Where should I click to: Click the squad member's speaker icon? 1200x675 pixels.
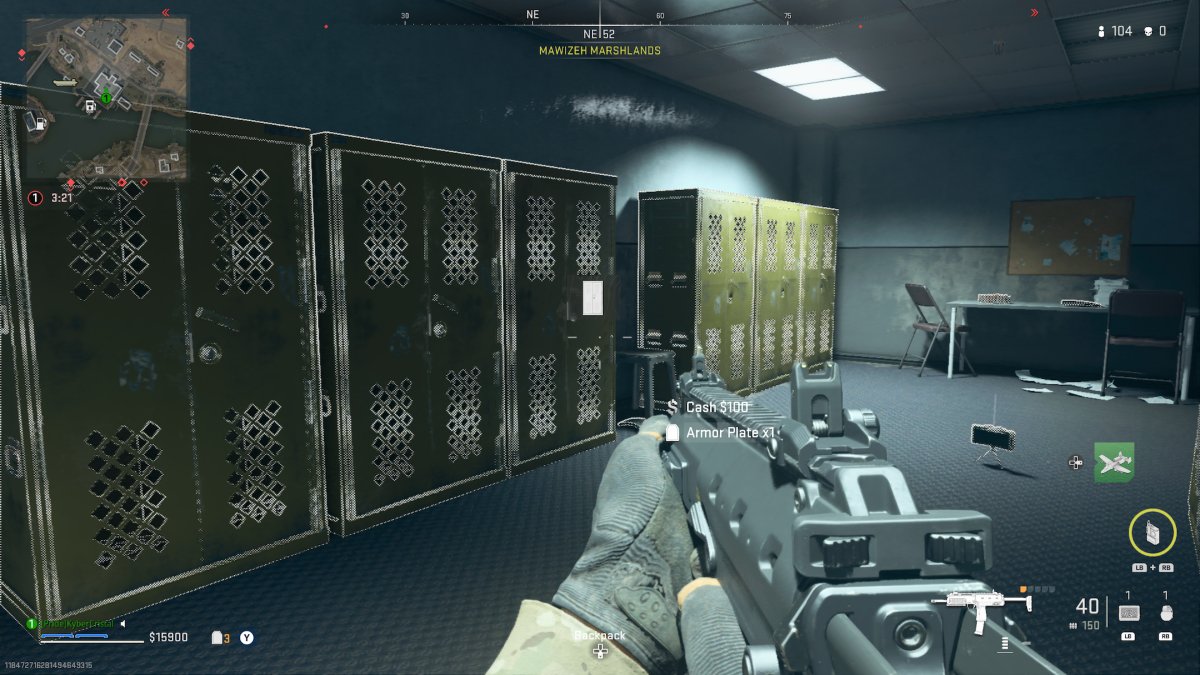click(x=122, y=624)
